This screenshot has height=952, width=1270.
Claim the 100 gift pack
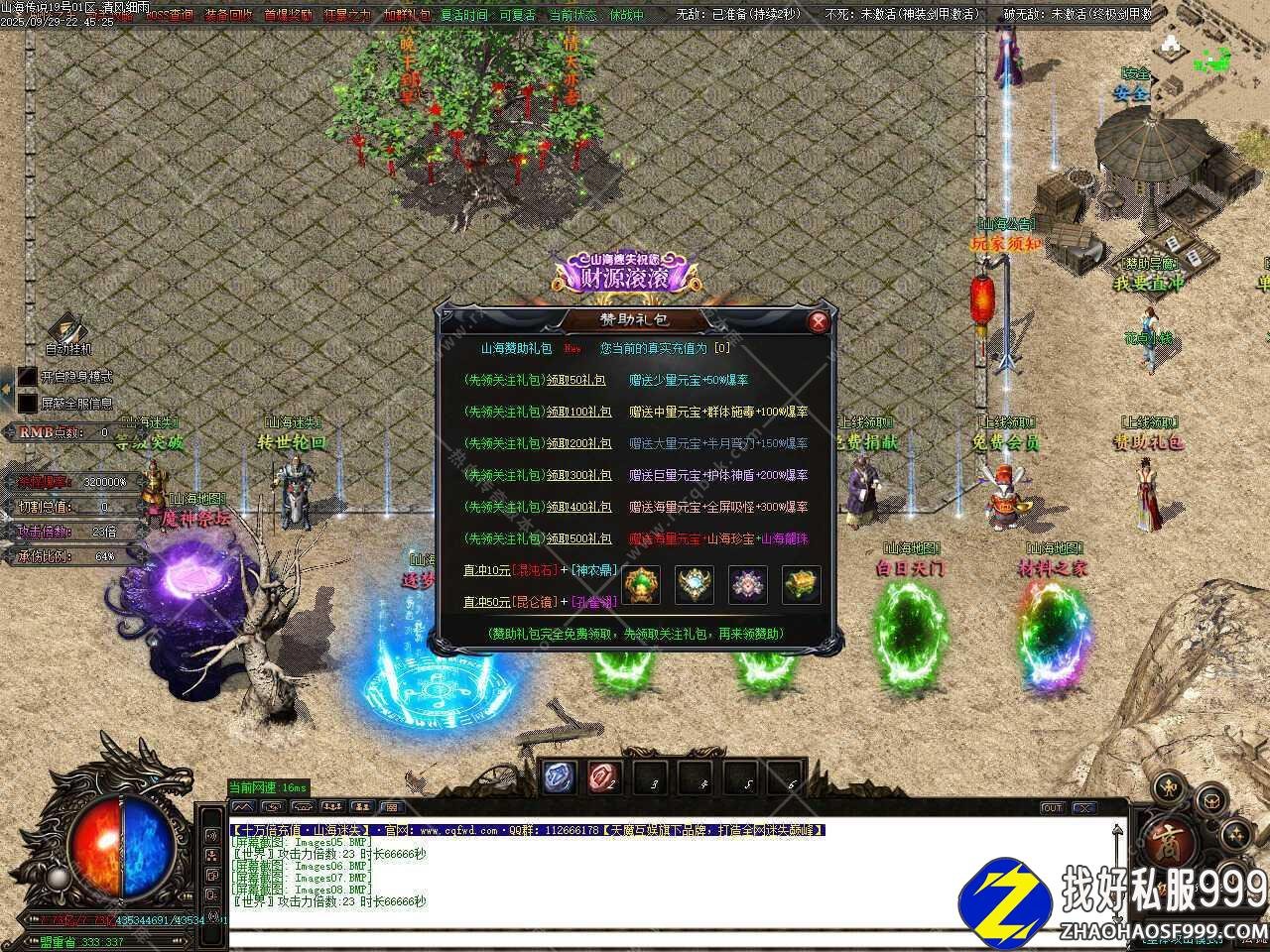click(581, 412)
